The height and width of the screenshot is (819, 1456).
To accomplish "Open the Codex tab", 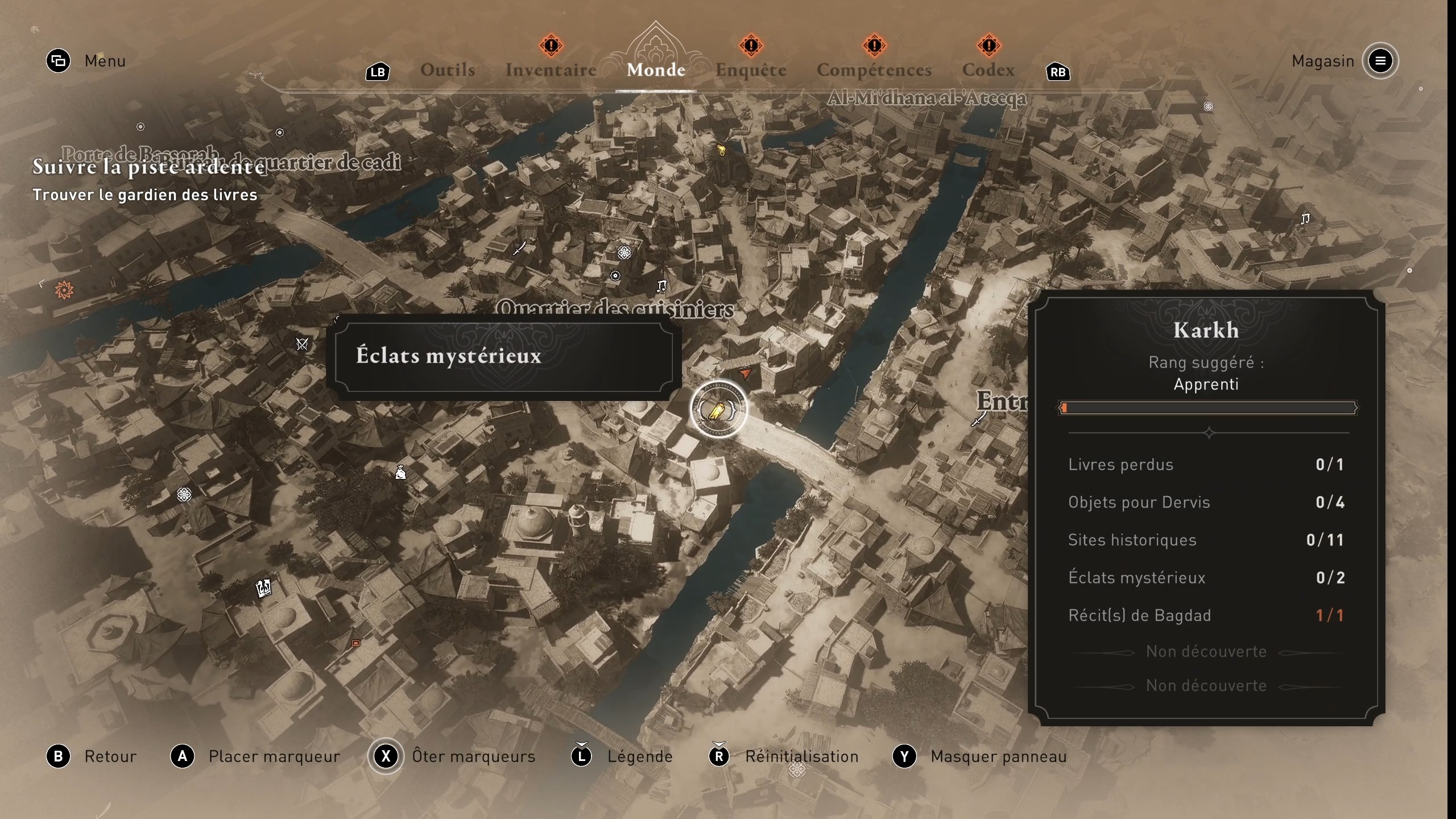I will [x=989, y=69].
